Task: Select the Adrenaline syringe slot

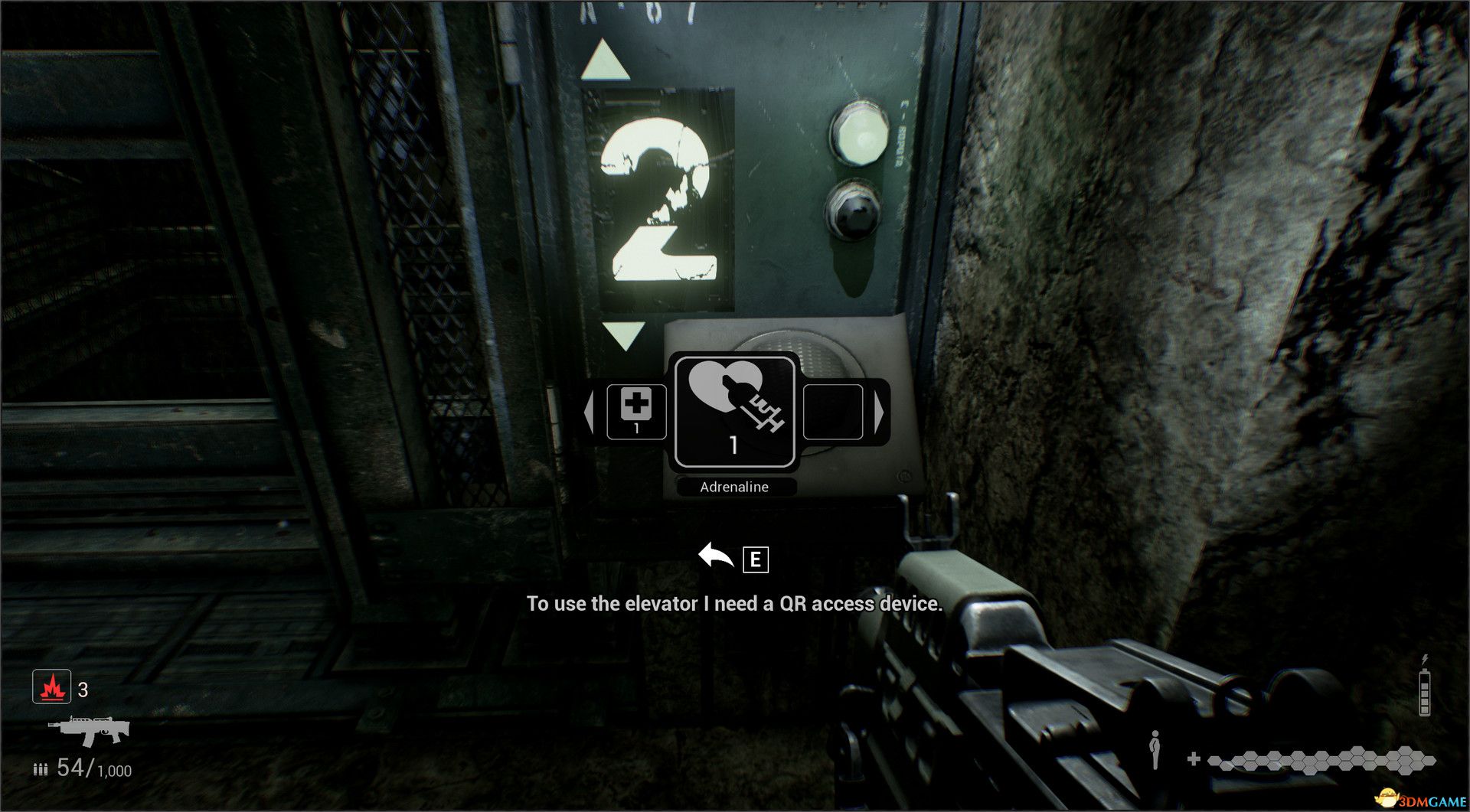Action: (x=734, y=412)
